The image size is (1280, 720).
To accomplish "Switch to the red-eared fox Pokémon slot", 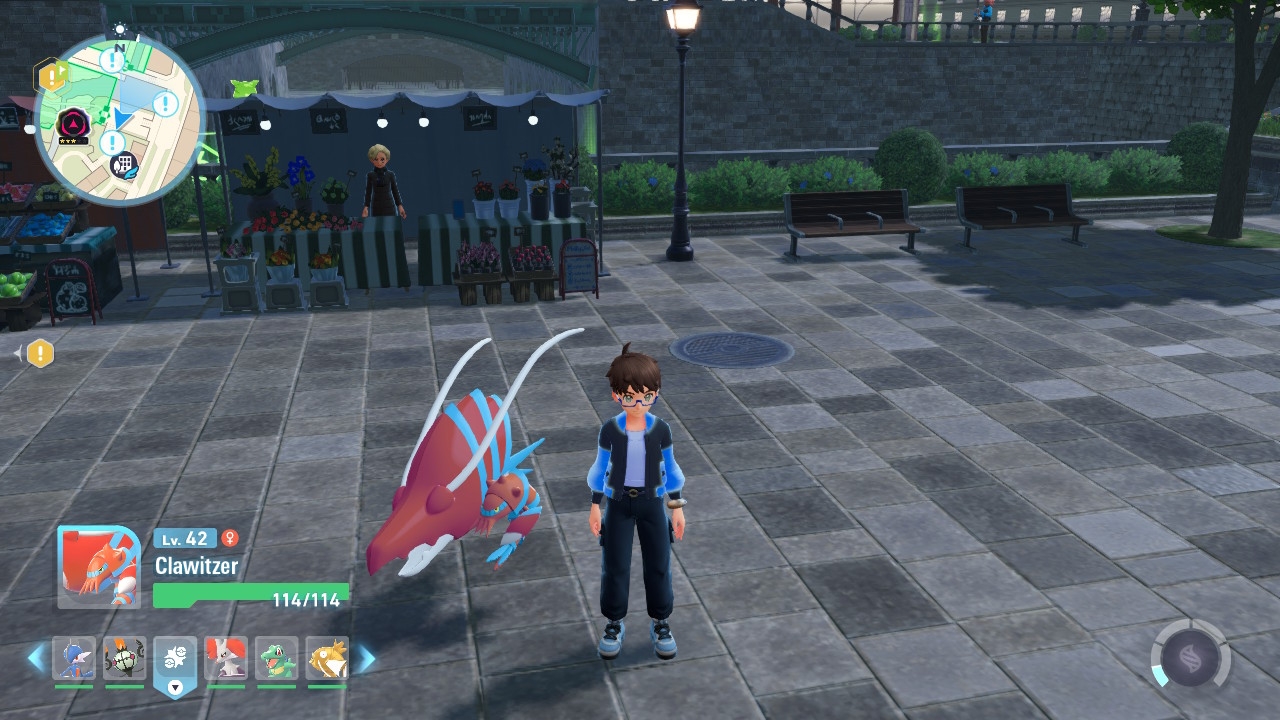I will tap(226, 658).
